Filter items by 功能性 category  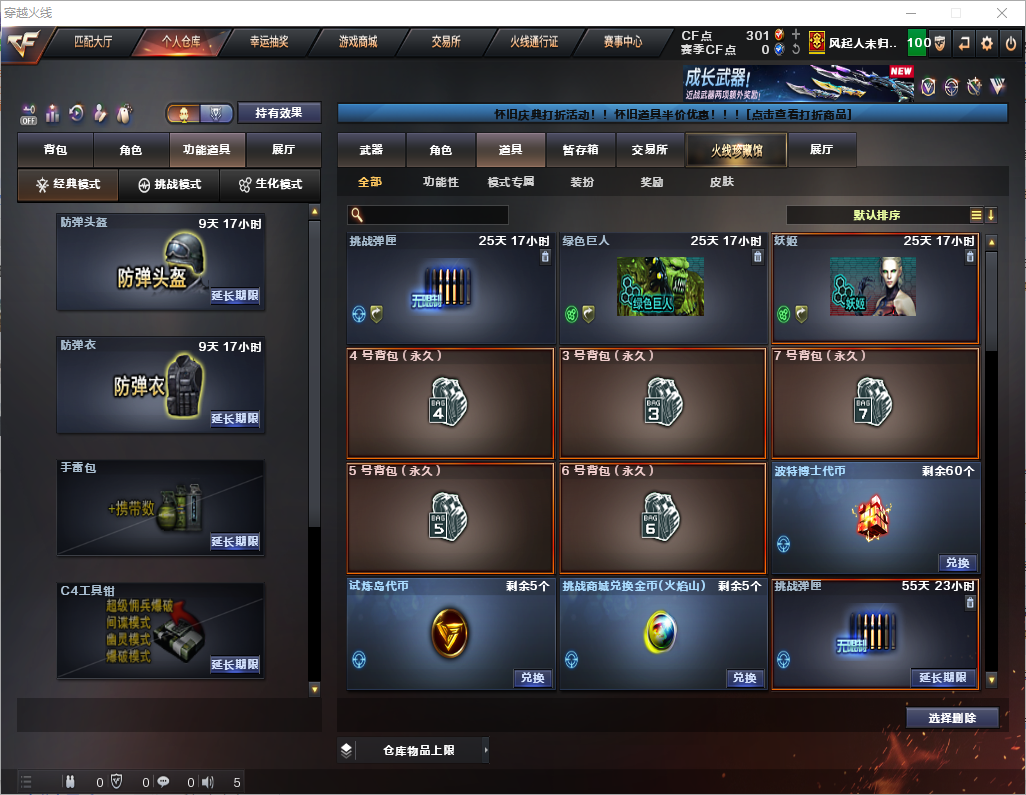pyautogui.click(x=440, y=183)
